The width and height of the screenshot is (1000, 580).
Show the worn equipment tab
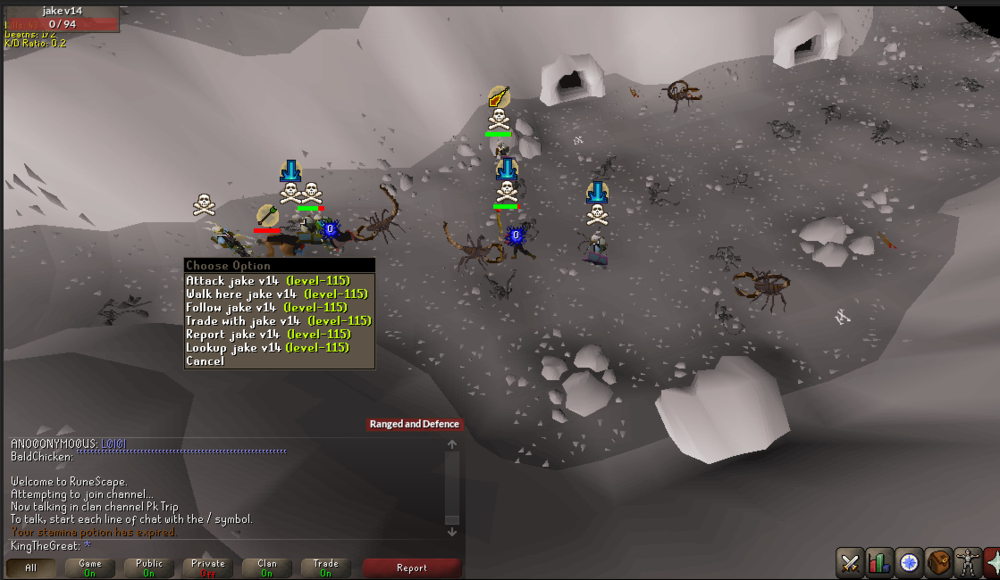click(x=966, y=562)
